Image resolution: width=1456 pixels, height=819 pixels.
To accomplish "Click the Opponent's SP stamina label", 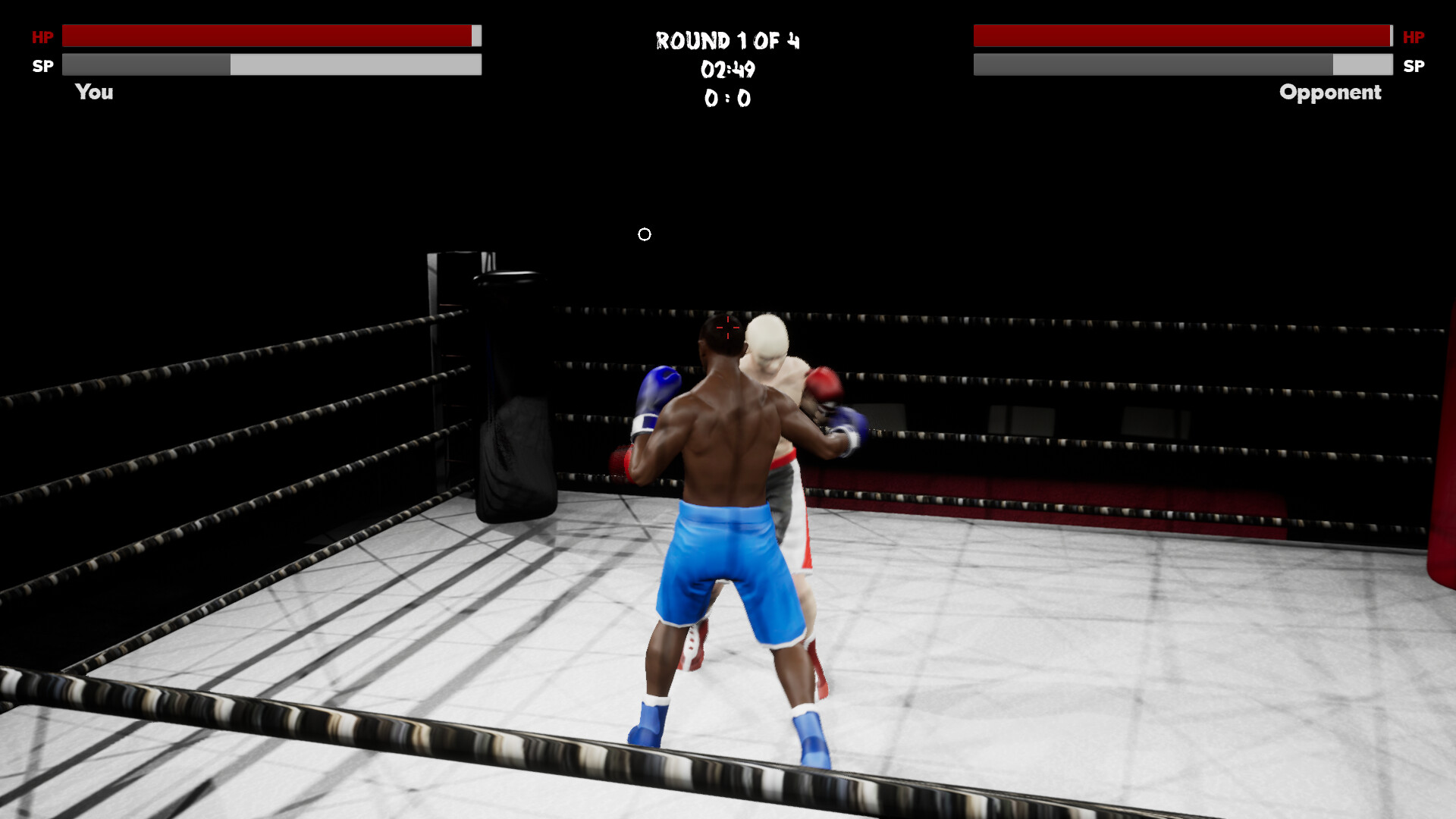I will click(x=1413, y=67).
